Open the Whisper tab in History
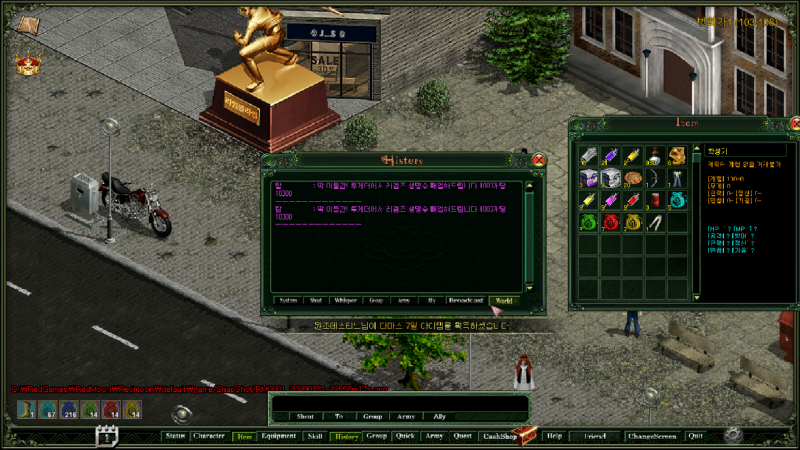Screen dimensions: 800x450 (347, 299)
